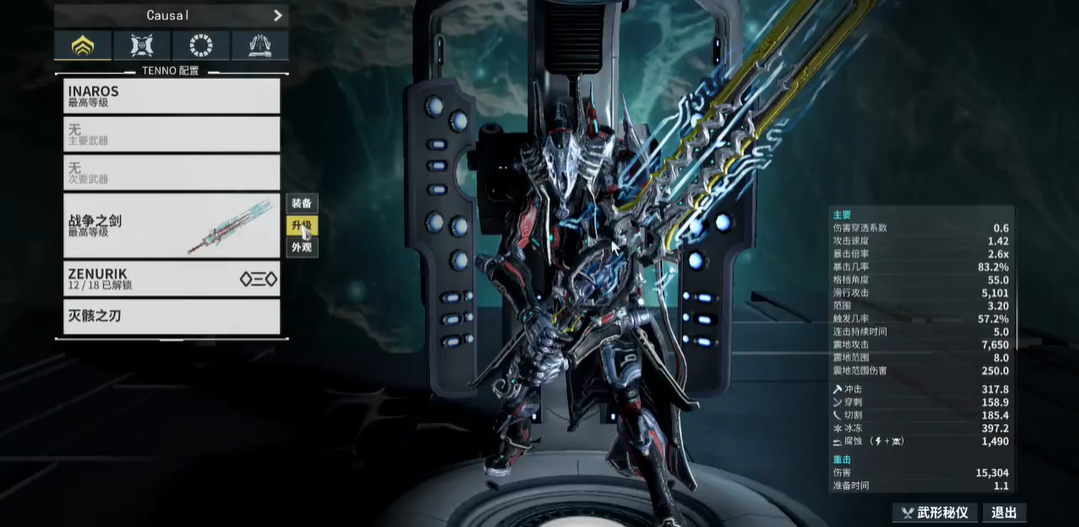Open the 升级 upgrade button
This screenshot has height=527, width=1079.
click(x=301, y=226)
